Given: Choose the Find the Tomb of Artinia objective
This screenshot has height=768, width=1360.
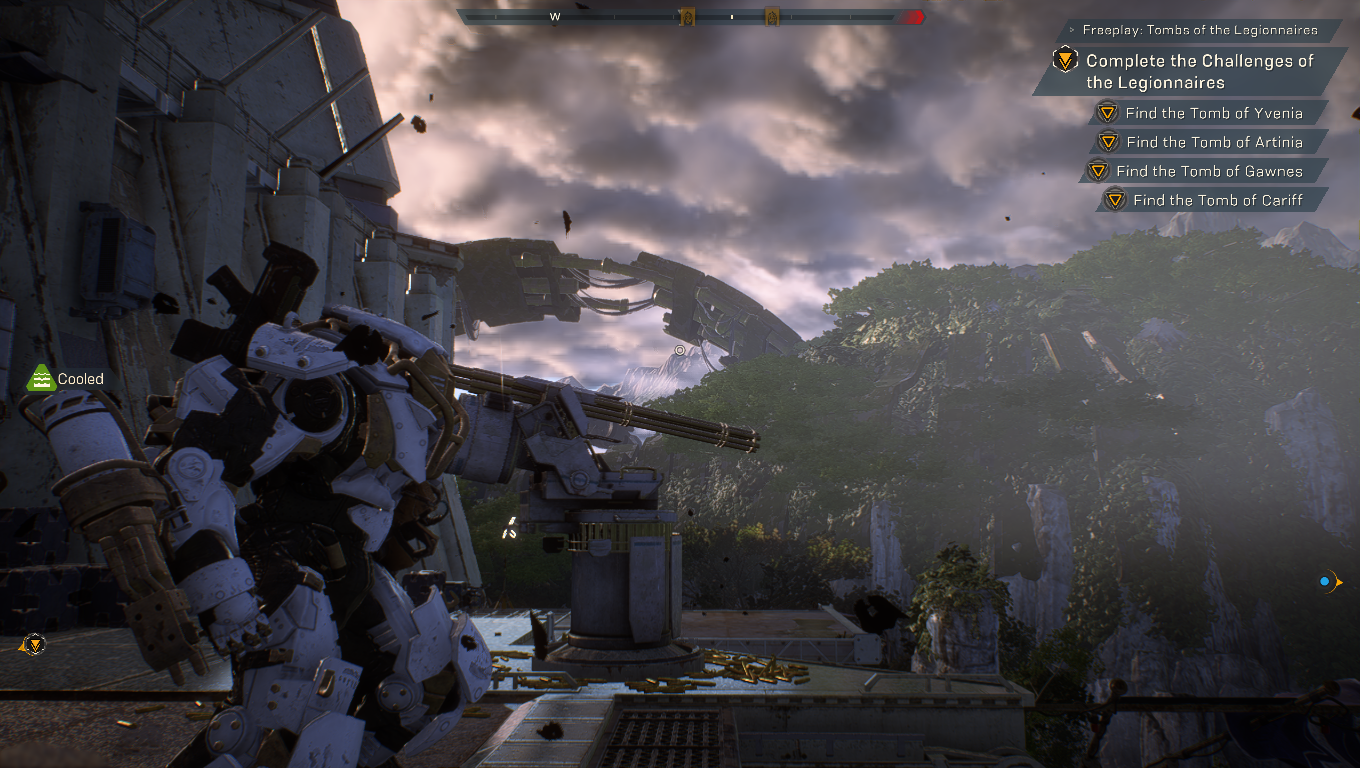Looking at the screenshot, I should [1213, 142].
